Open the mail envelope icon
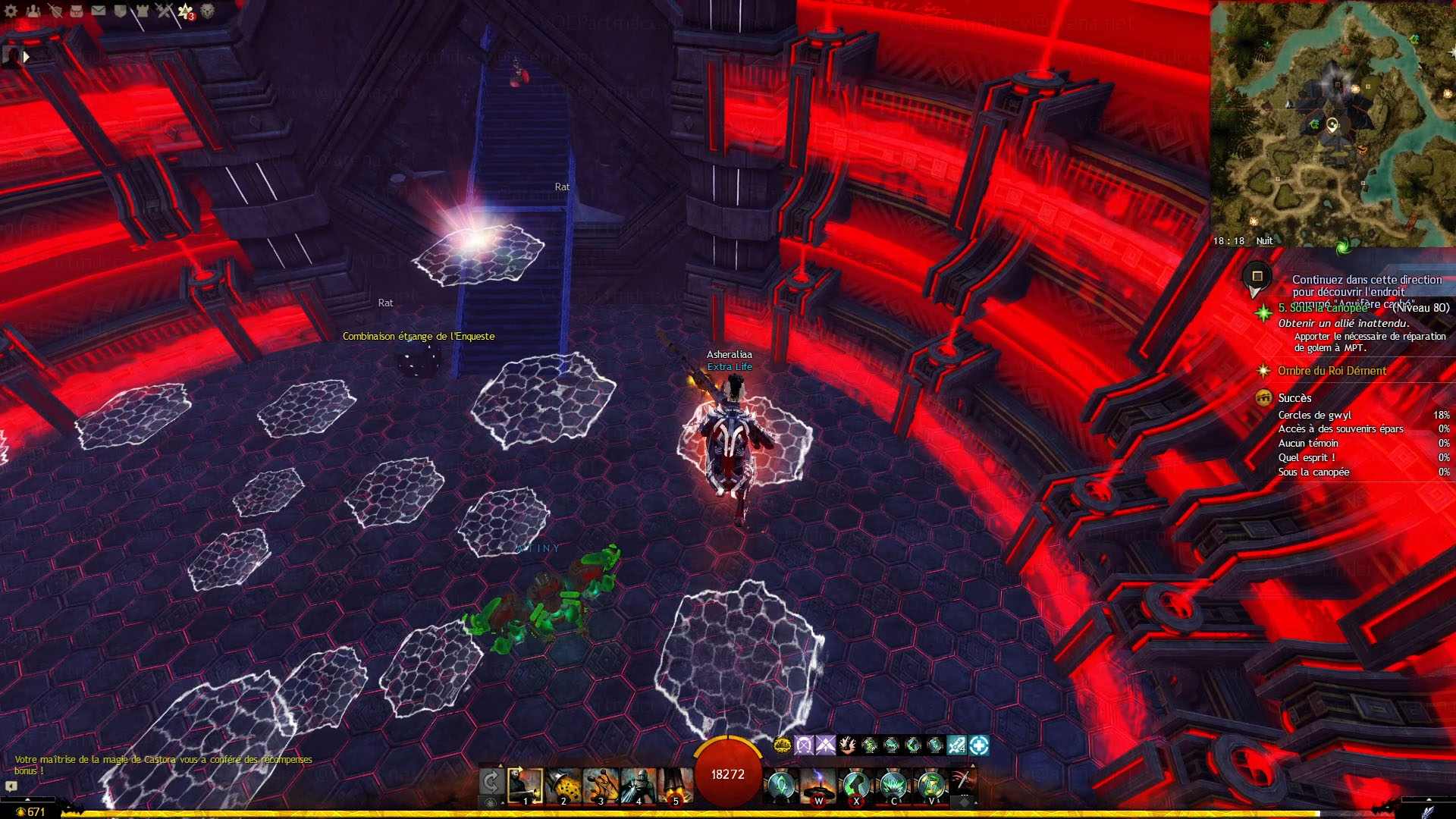The image size is (1456, 819). coord(99,11)
